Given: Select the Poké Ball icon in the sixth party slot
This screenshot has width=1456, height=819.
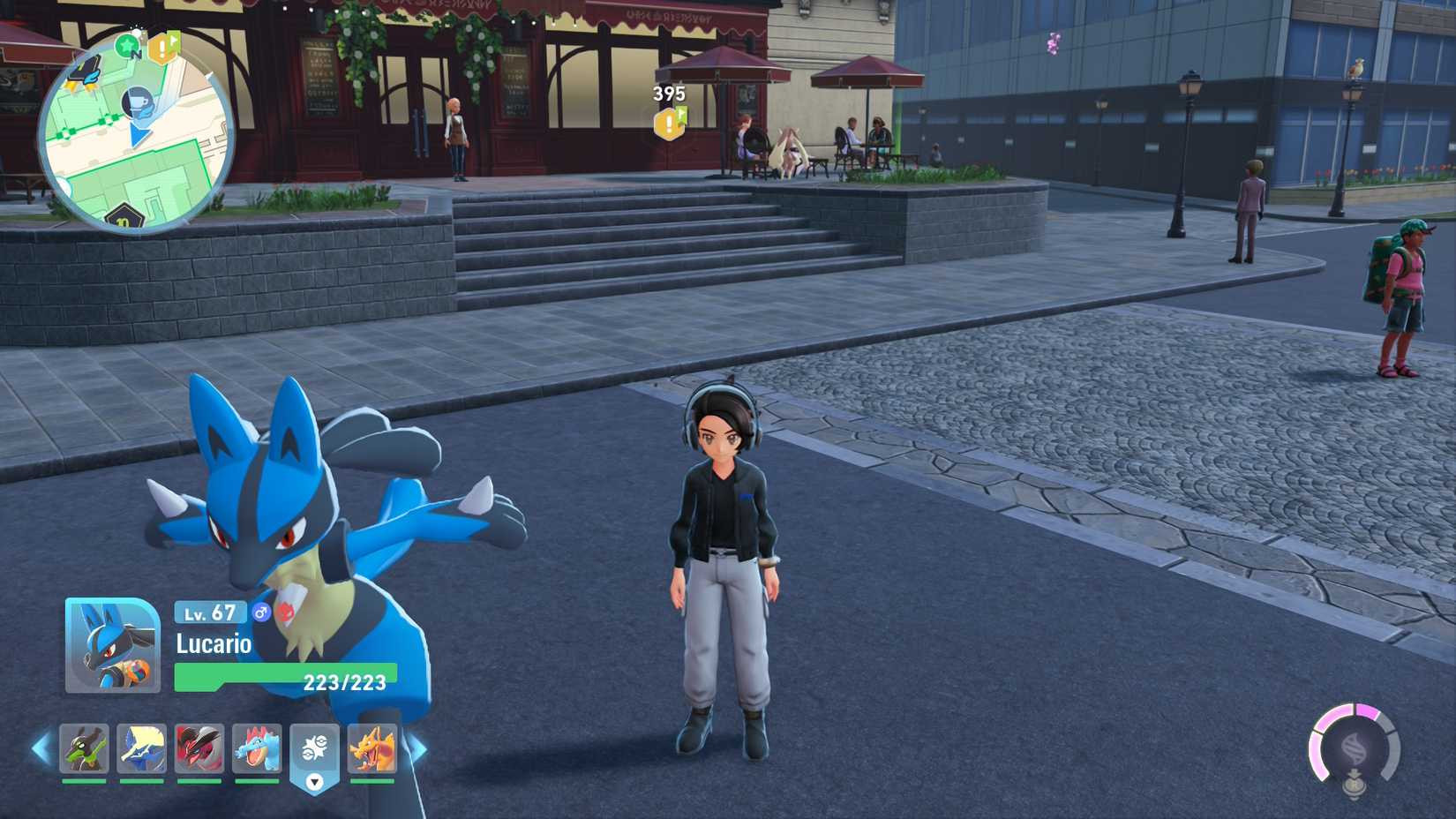Looking at the screenshot, I should pyautogui.click(x=313, y=747).
